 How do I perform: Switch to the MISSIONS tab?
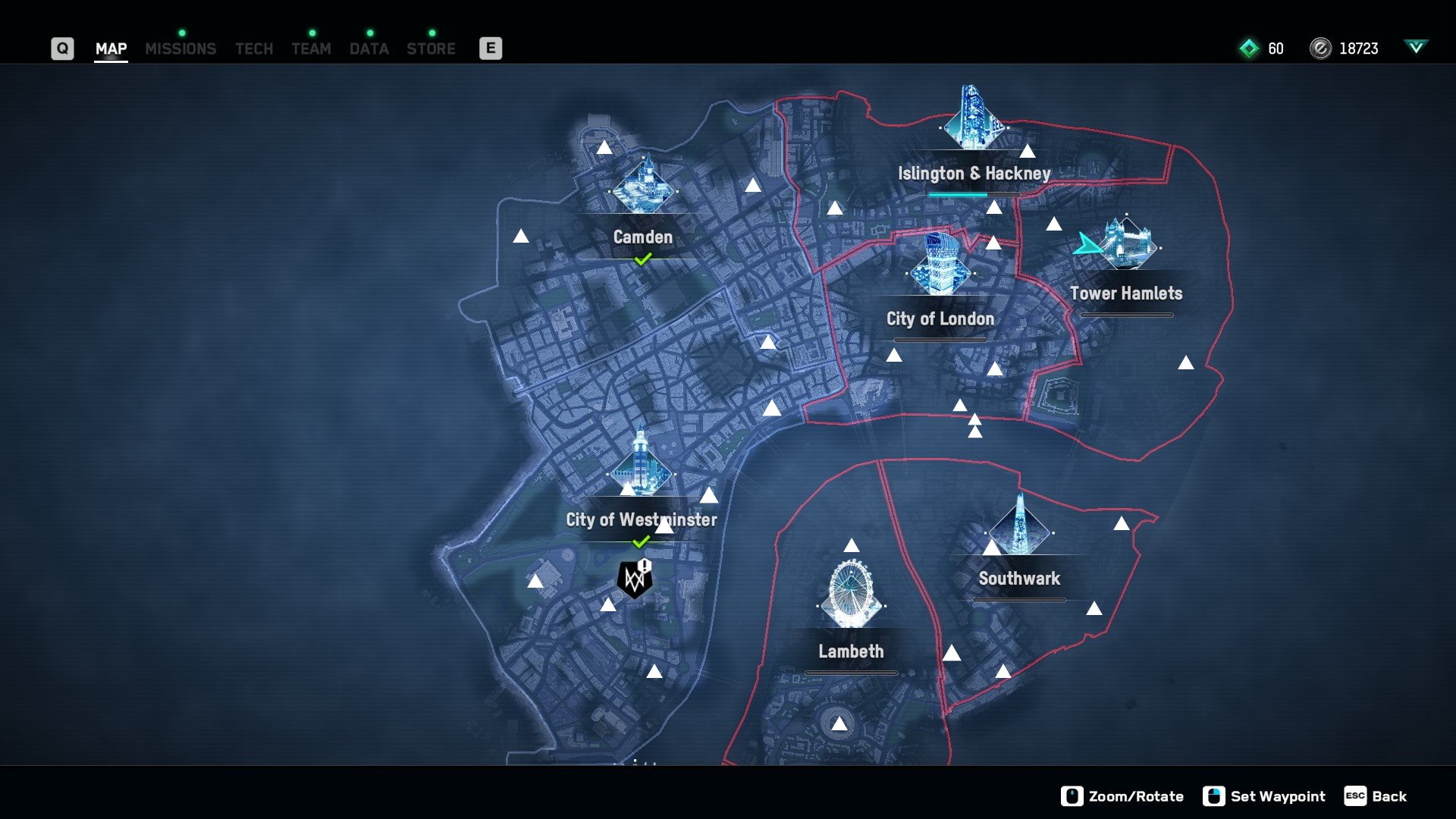pos(180,49)
